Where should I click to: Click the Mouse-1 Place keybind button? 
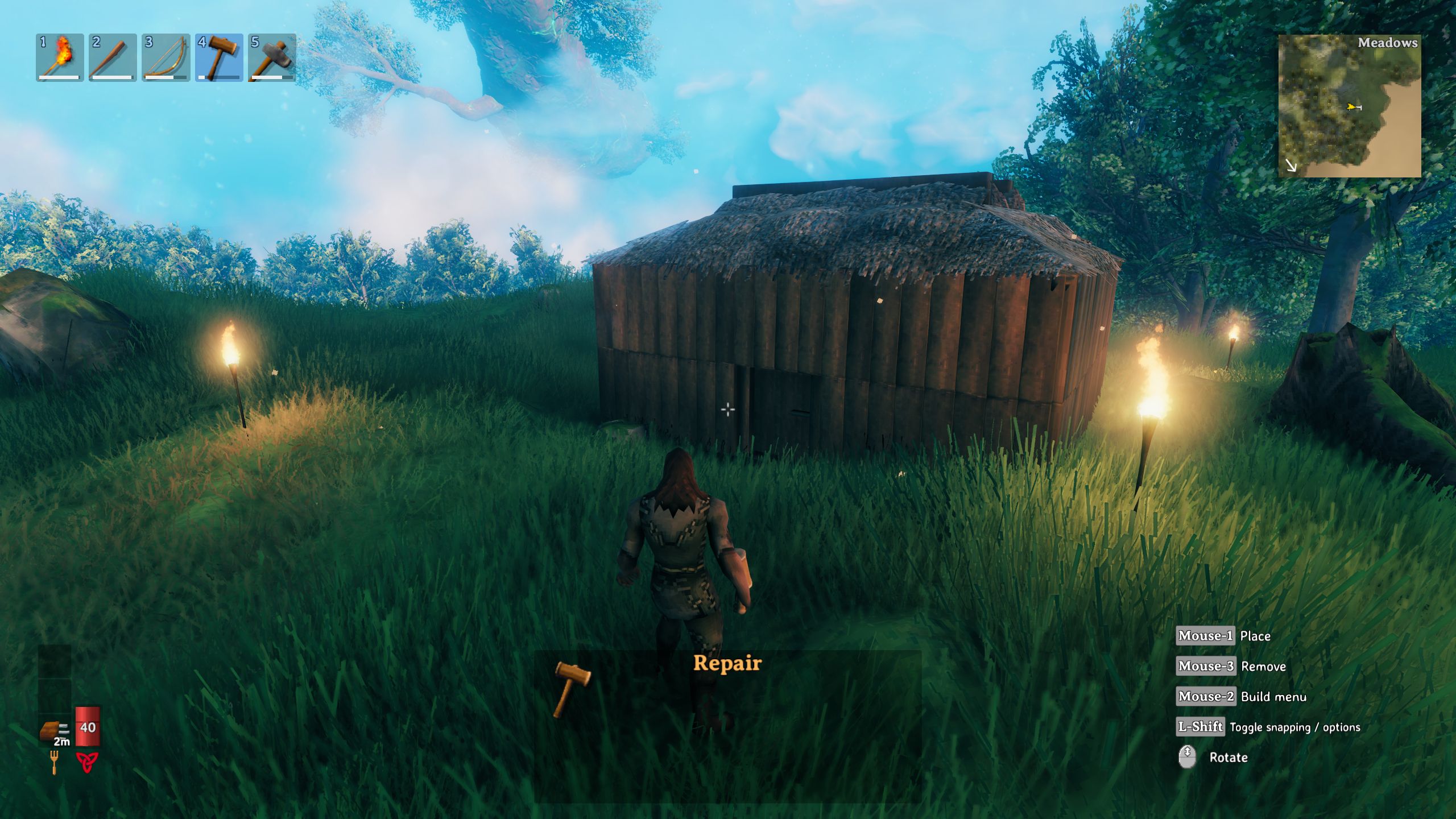point(1205,636)
